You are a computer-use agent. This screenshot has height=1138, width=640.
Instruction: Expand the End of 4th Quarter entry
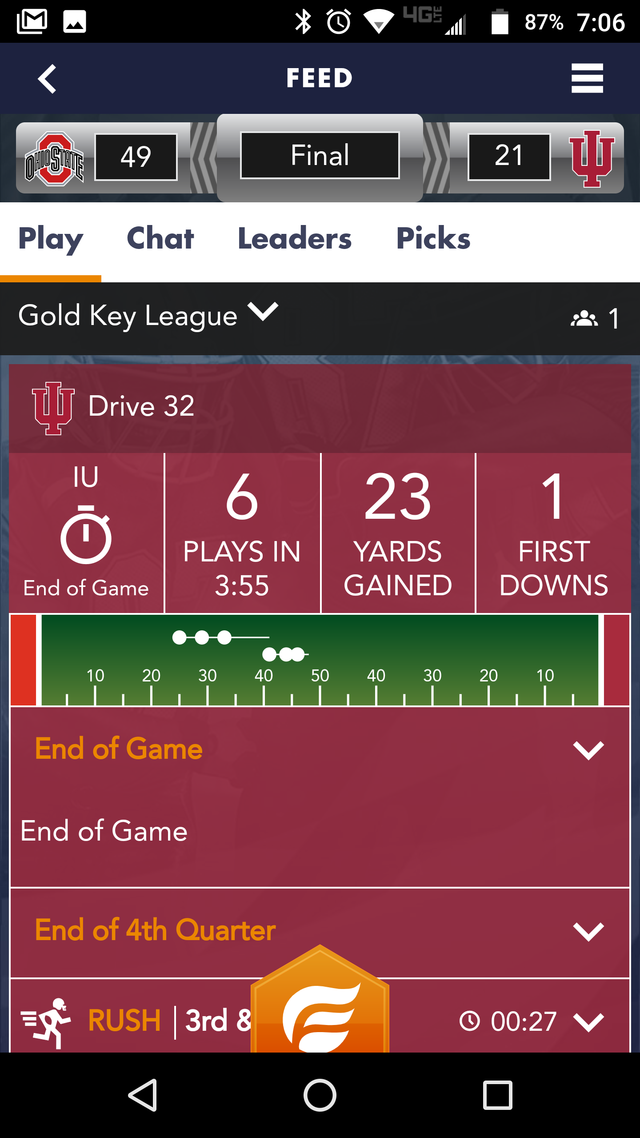(588, 931)
